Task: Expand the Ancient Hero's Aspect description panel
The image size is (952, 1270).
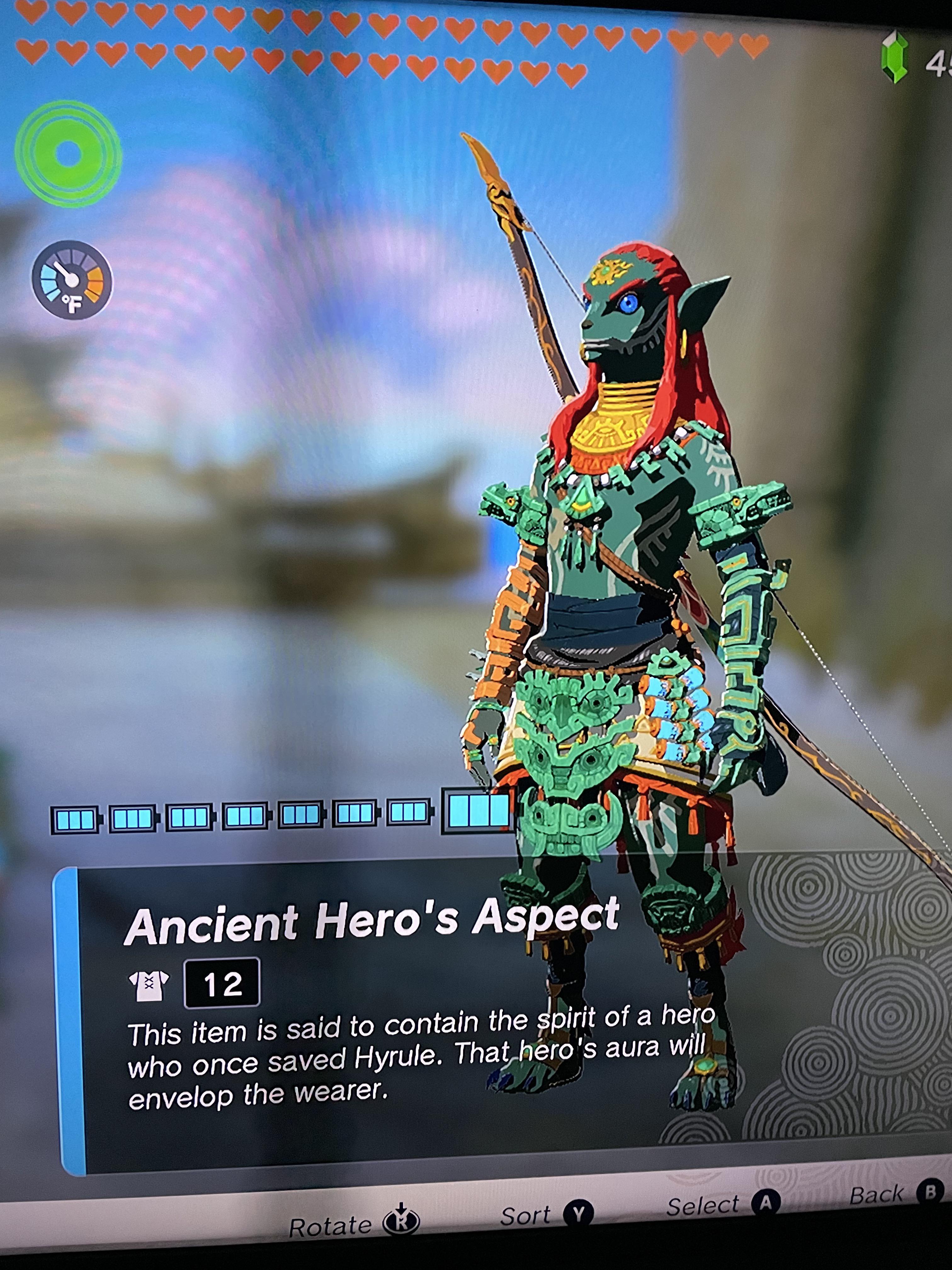Action: click(402, 1033)
